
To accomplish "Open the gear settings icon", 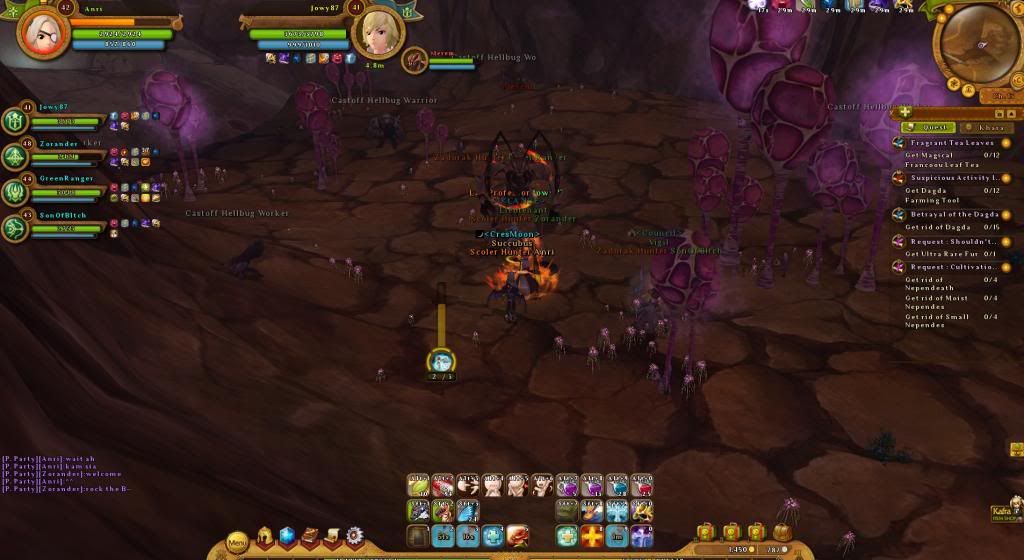I will tap(354, 537).
